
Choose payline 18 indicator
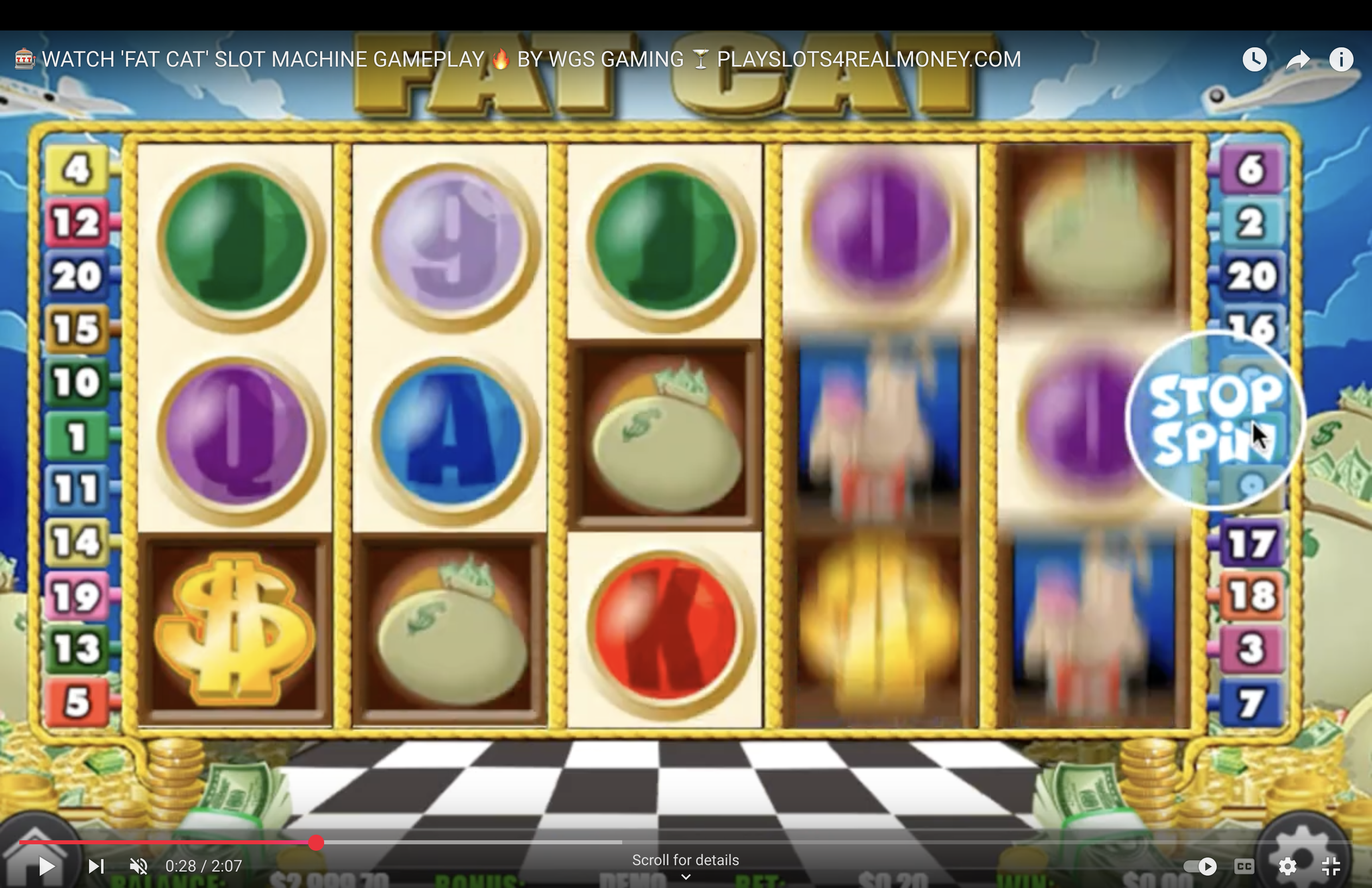pos(1250,595)
